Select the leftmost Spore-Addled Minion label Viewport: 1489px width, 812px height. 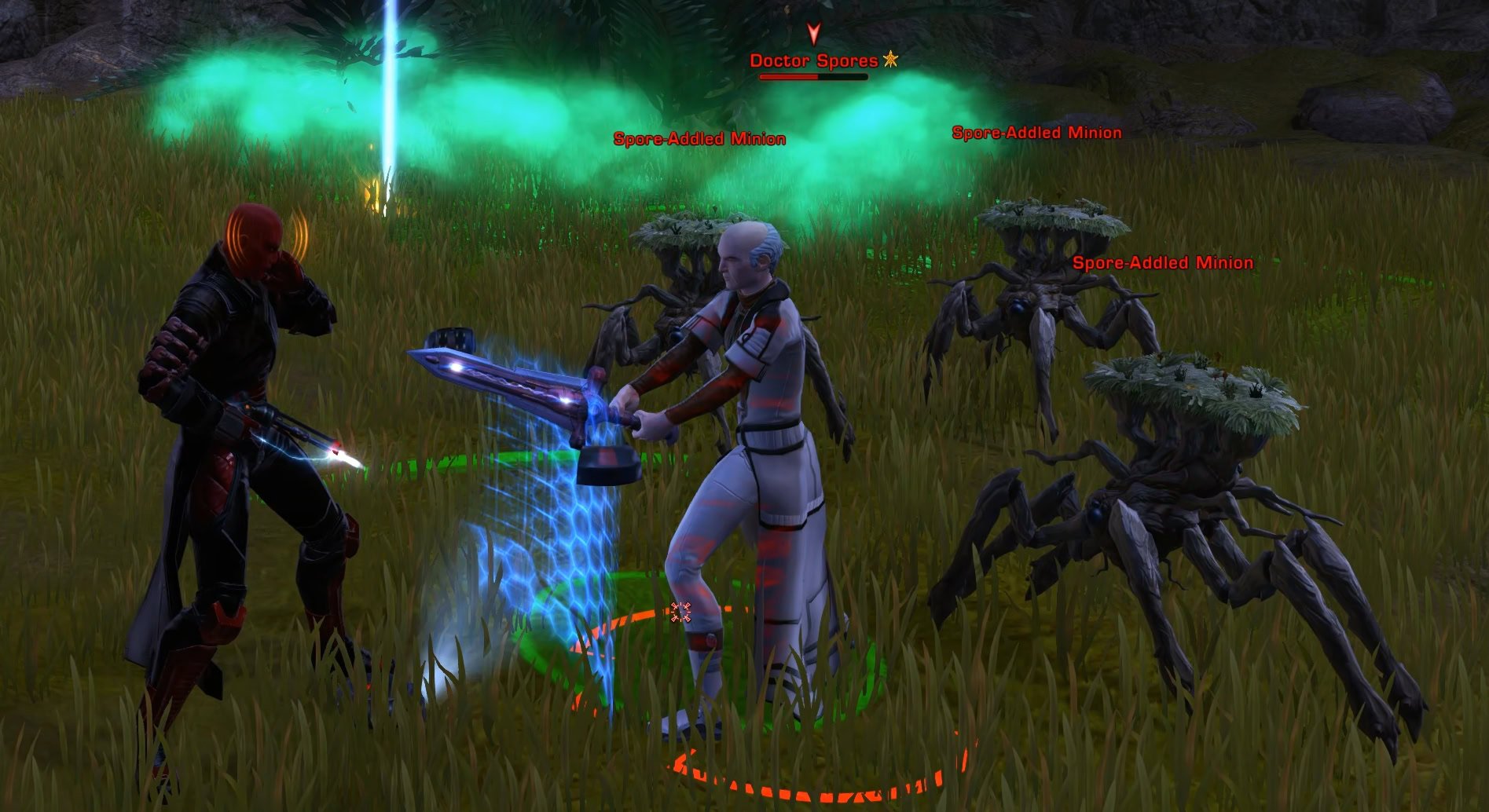point(699,139)
